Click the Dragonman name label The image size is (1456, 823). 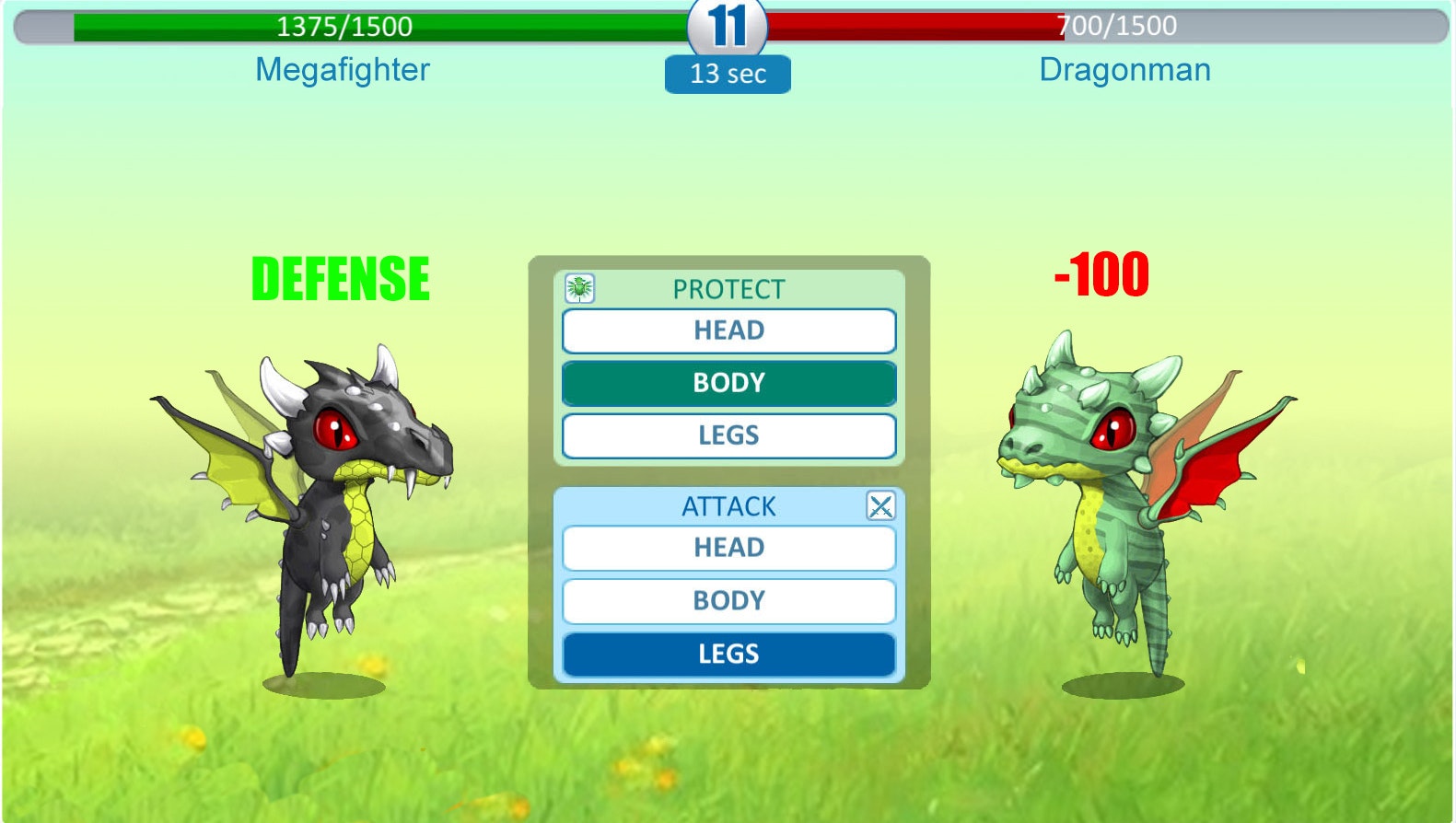click(1124, 70)
